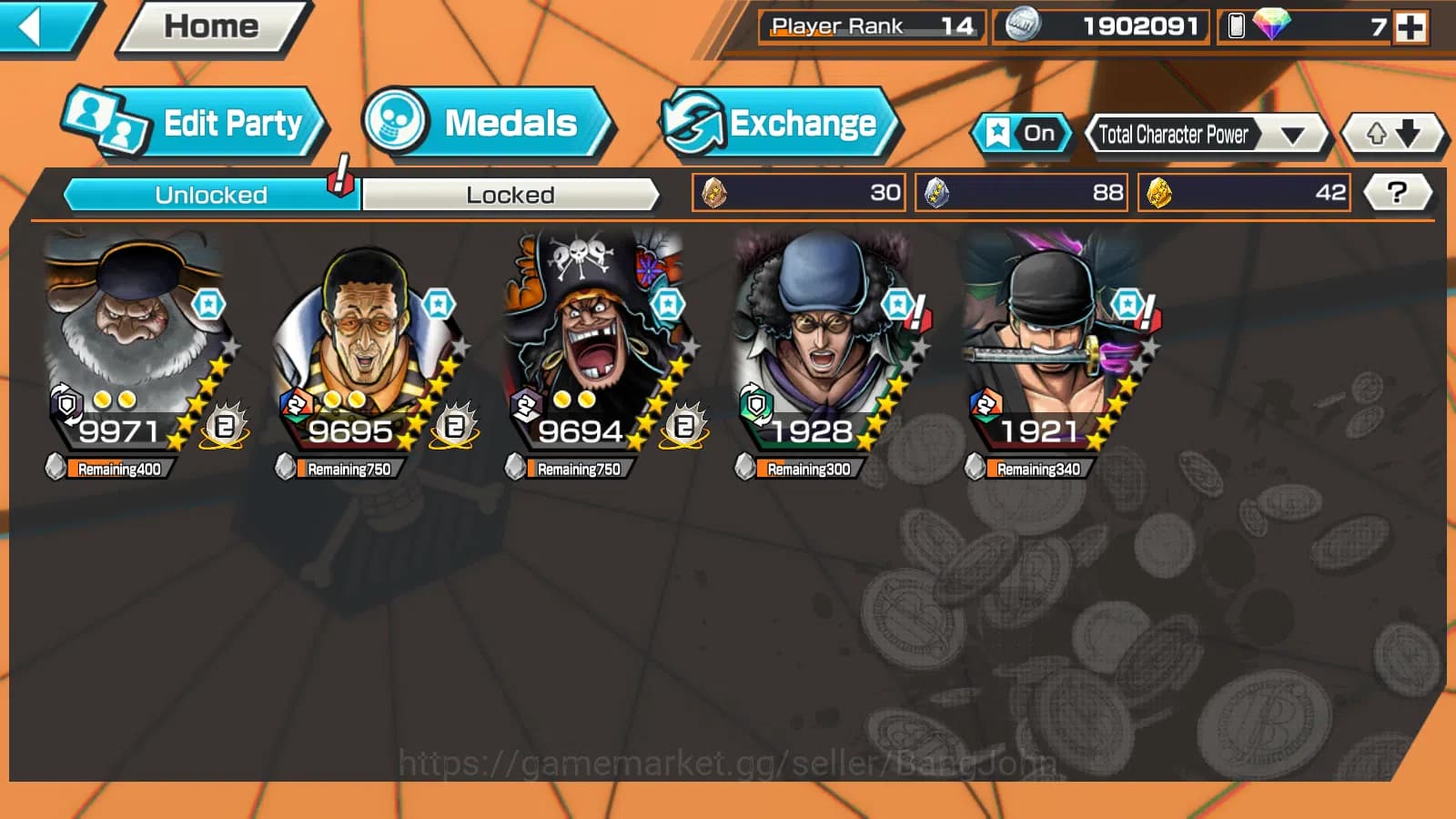Switch to the Locked tab
The height and width of the screenshot is (819, 1456).
511,194
